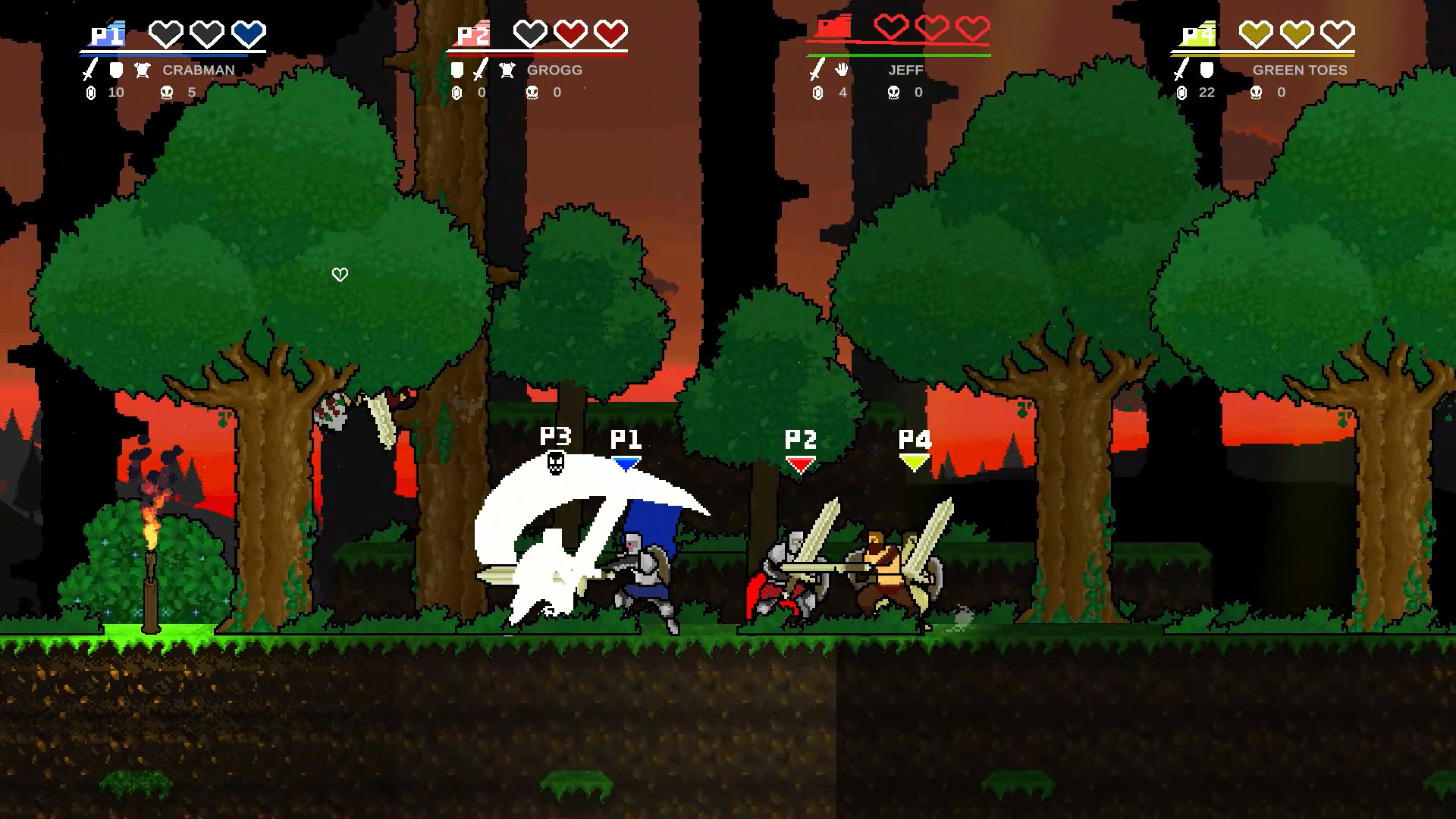
Task: Select the coin icon showing GREEN TOES' 22 coins
Action: click(x=1182, y=93)
